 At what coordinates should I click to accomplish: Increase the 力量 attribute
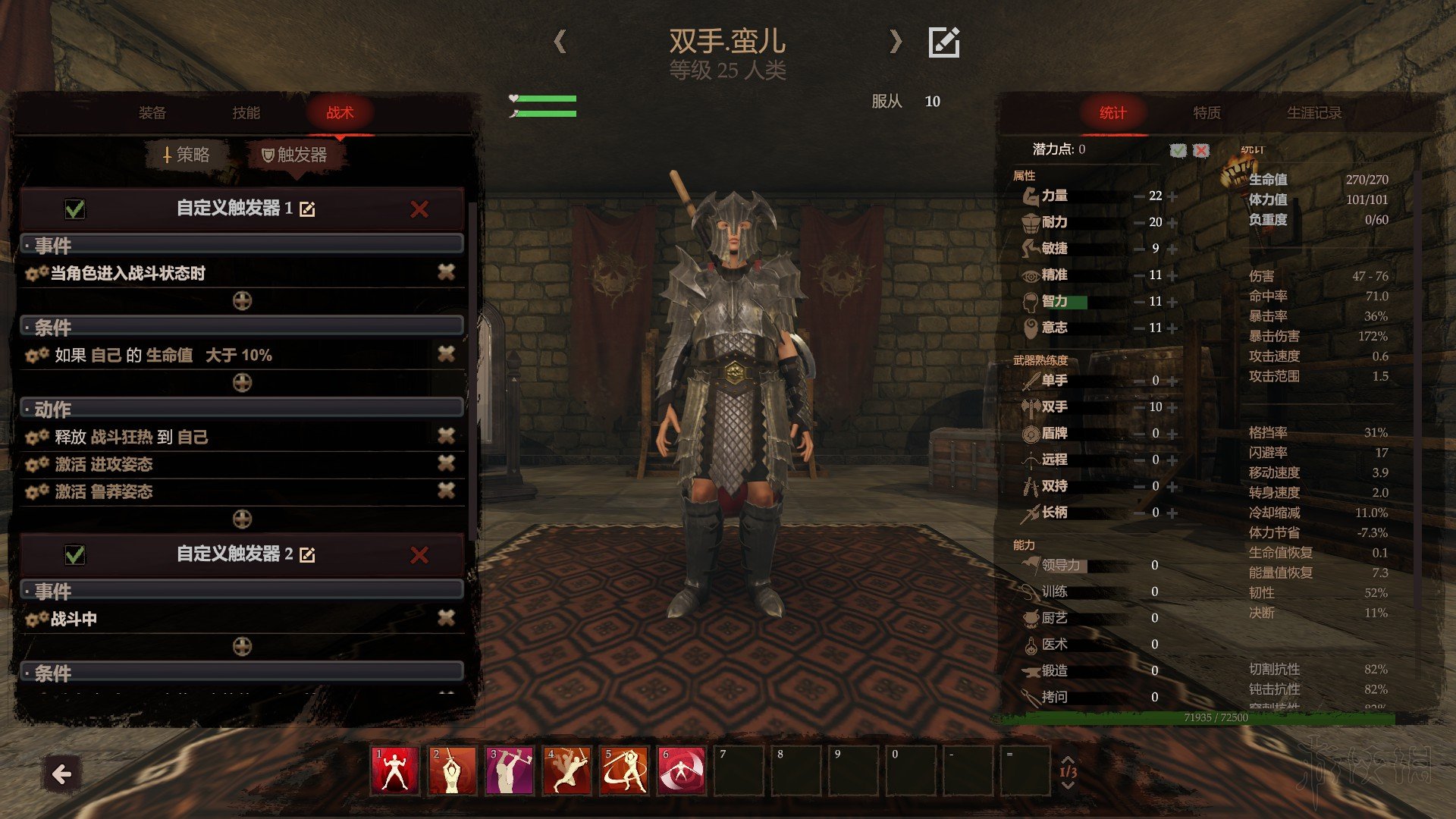pyautogui.click(x=1173, y=196)
